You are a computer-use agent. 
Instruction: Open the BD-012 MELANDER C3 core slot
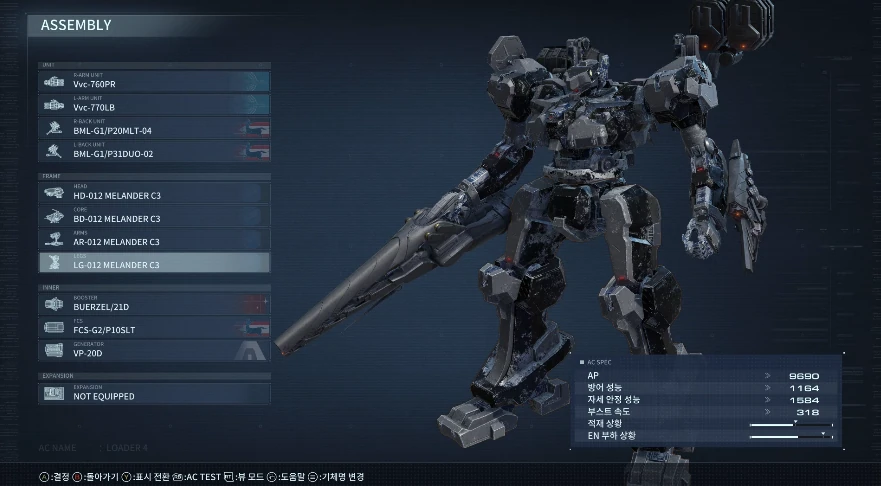(154, 216)
